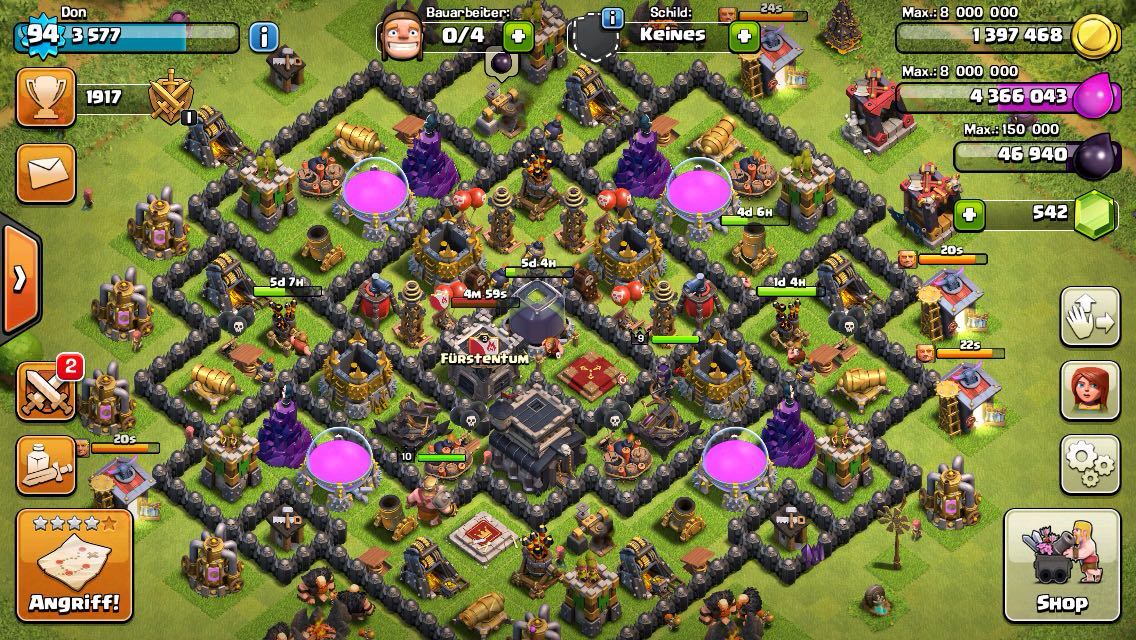Open the trophy ranking button

pyautogui.click(x=46, y=98)
